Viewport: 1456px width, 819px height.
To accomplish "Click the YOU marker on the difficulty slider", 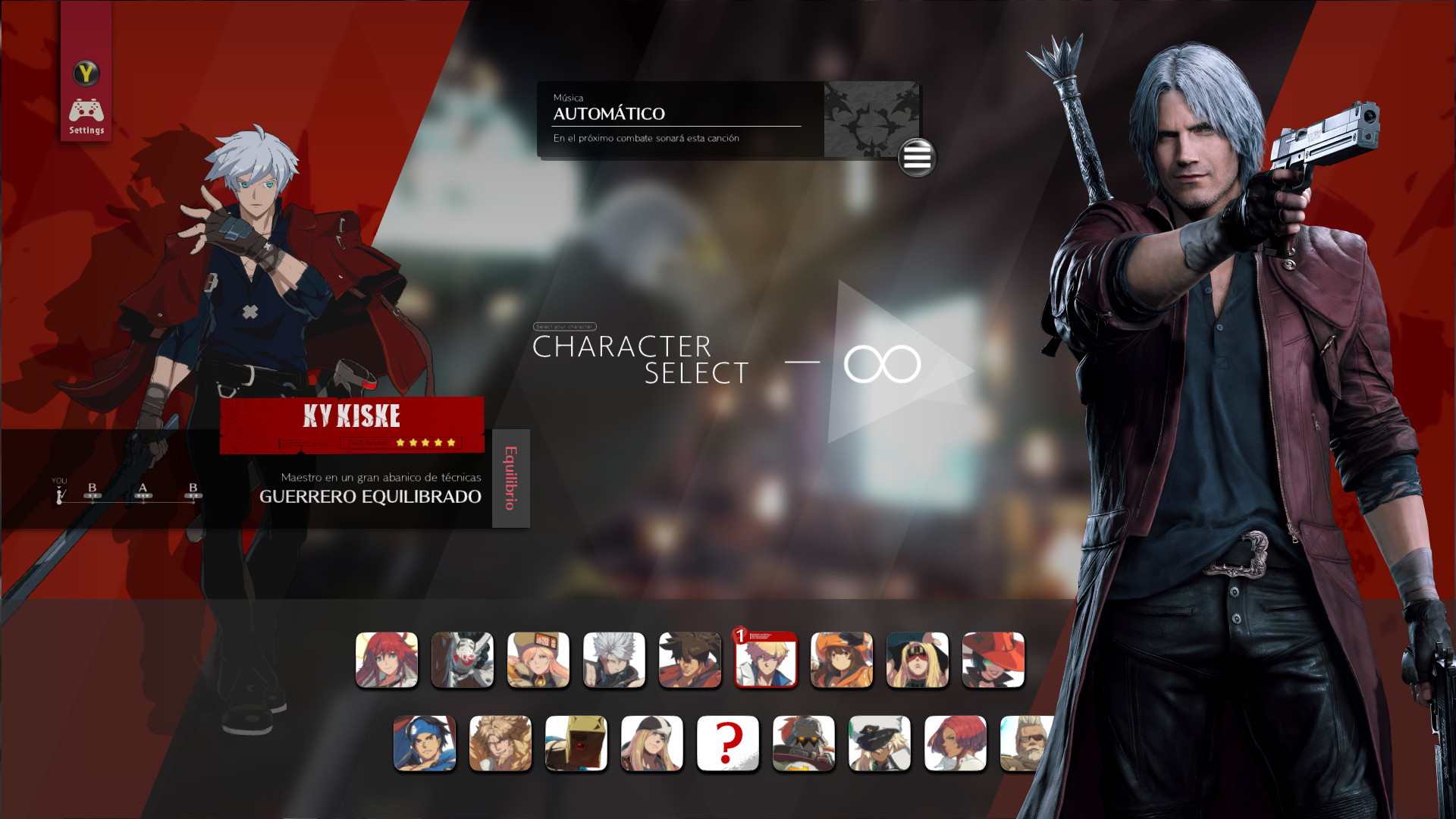I will click(58, 493).
